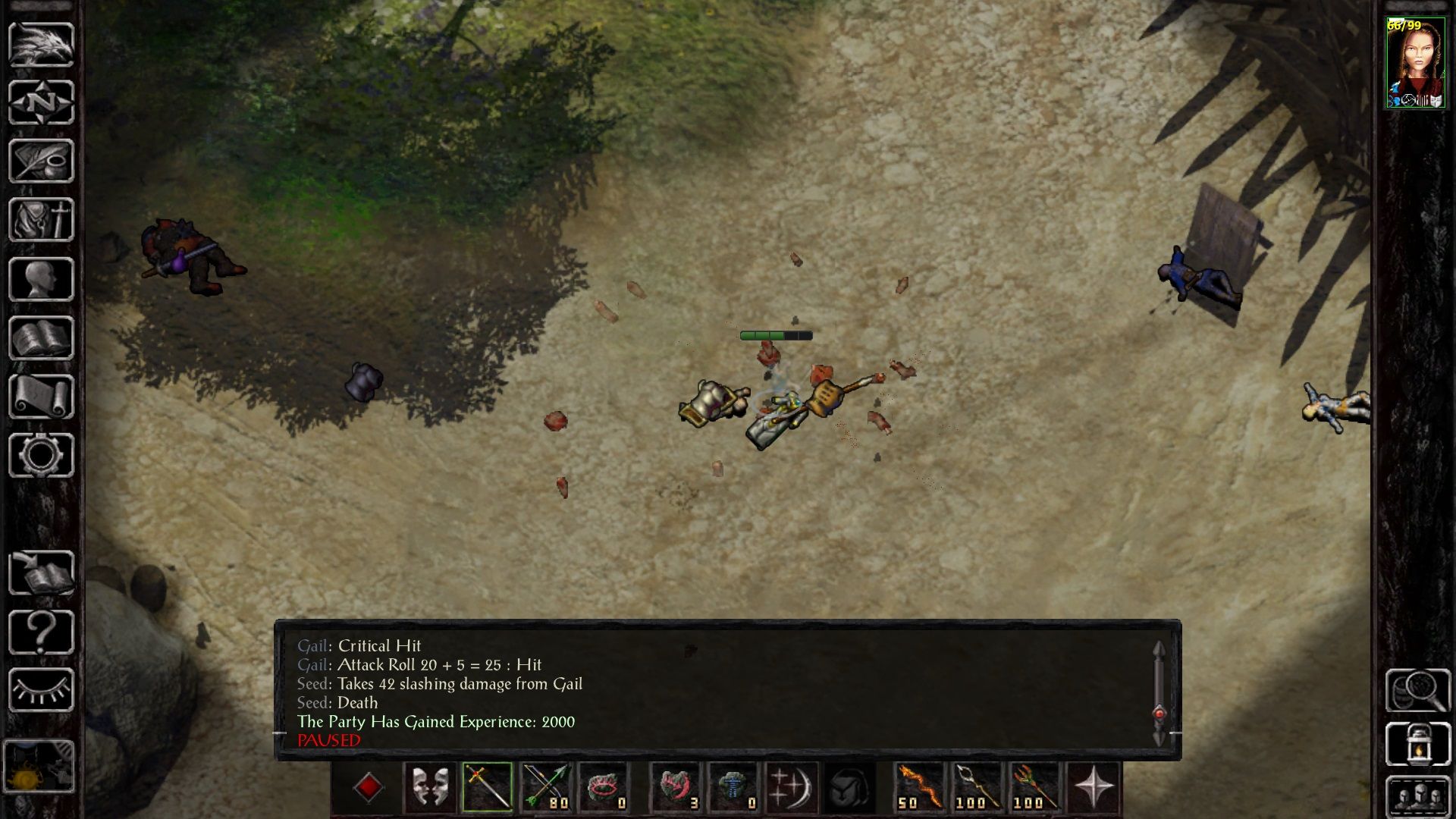Open special abilities with the four-pointed star
The width and height of the screenshot is (1456, 819).
pos(1094,787)
